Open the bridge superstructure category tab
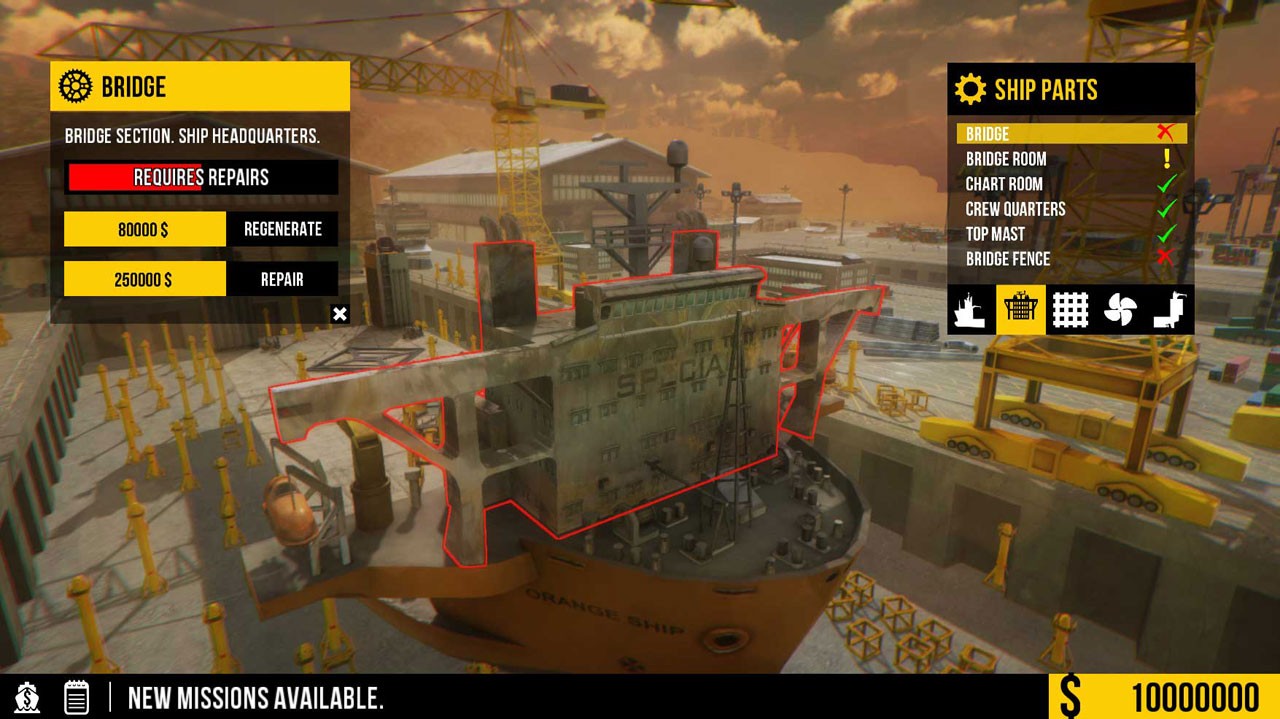Viewport: 1280px width, 719px height. 1021,310
